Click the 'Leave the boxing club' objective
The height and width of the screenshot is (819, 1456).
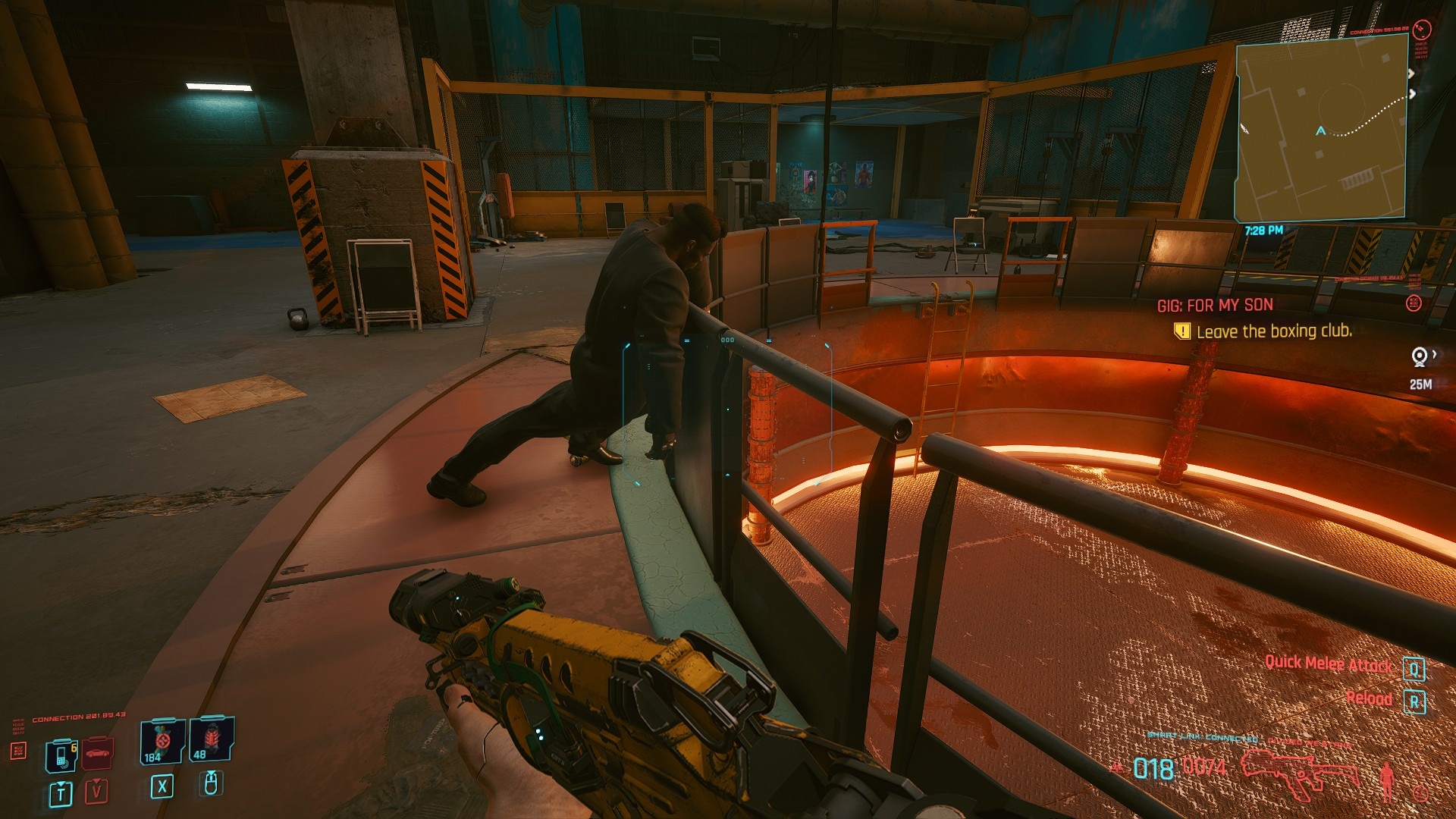pos(1273,331)
